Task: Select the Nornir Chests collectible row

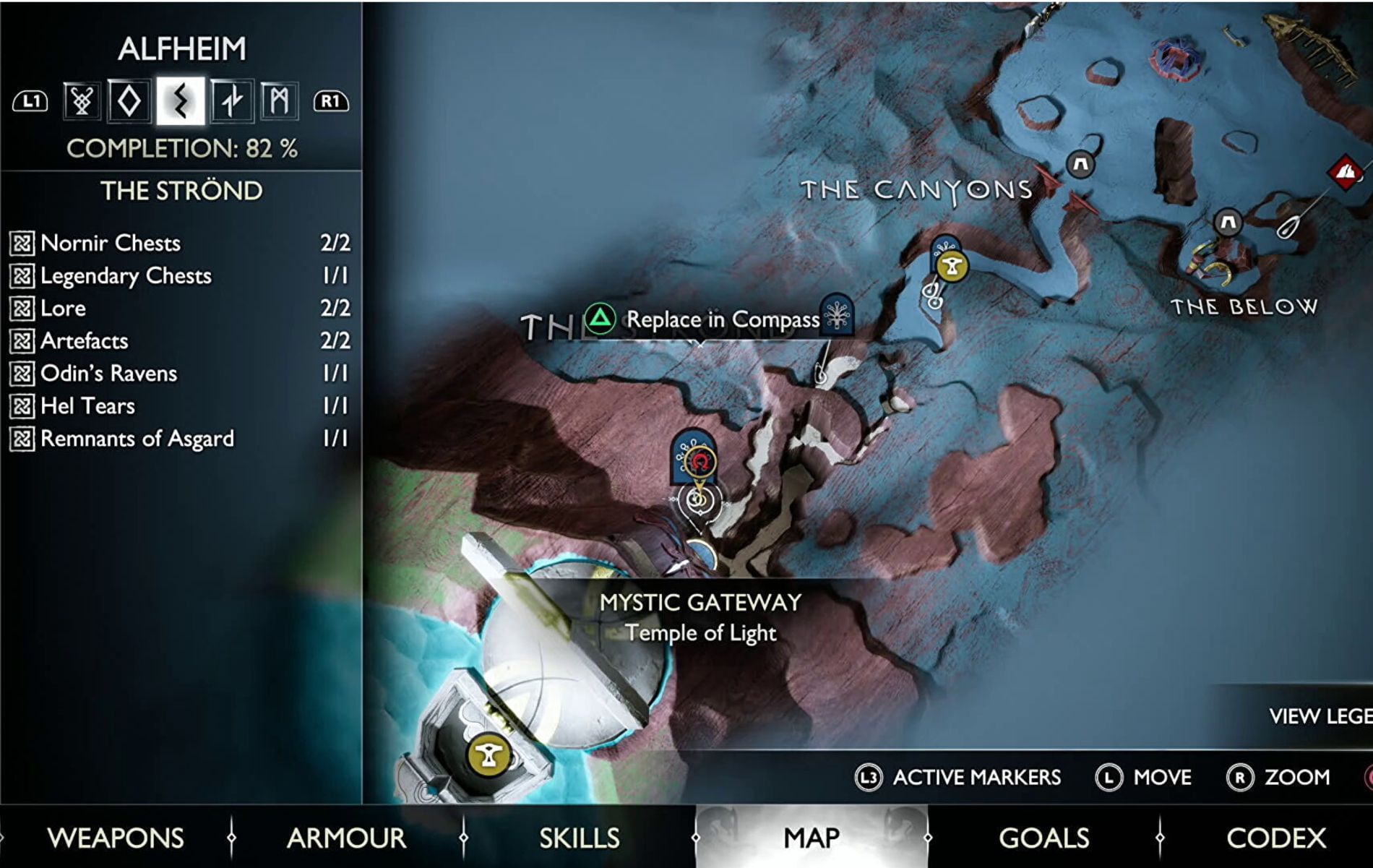Action: (x=180, y=243)
